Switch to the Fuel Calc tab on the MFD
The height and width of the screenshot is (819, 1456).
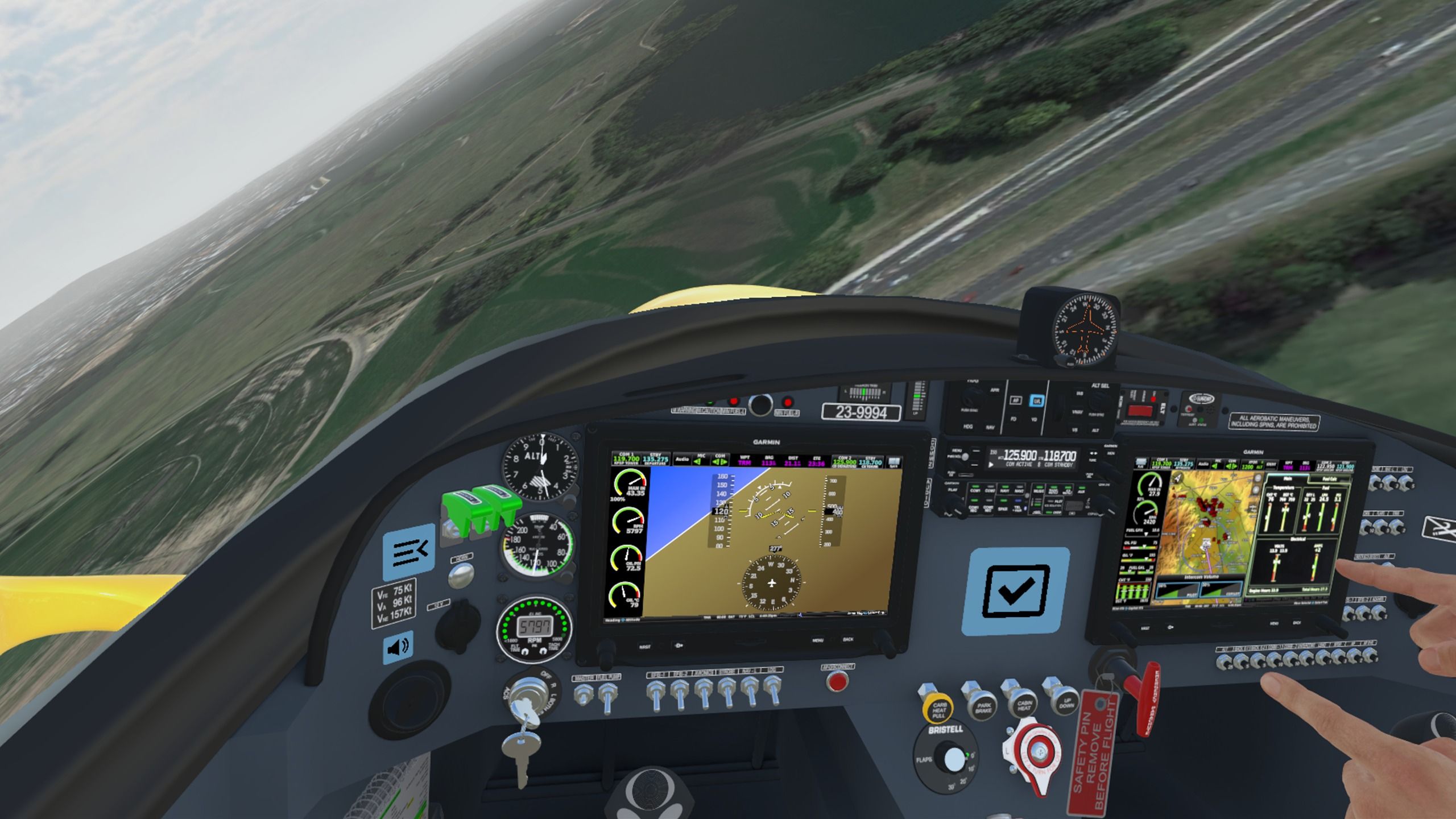pyautogui.click(x=1330, y=479)
